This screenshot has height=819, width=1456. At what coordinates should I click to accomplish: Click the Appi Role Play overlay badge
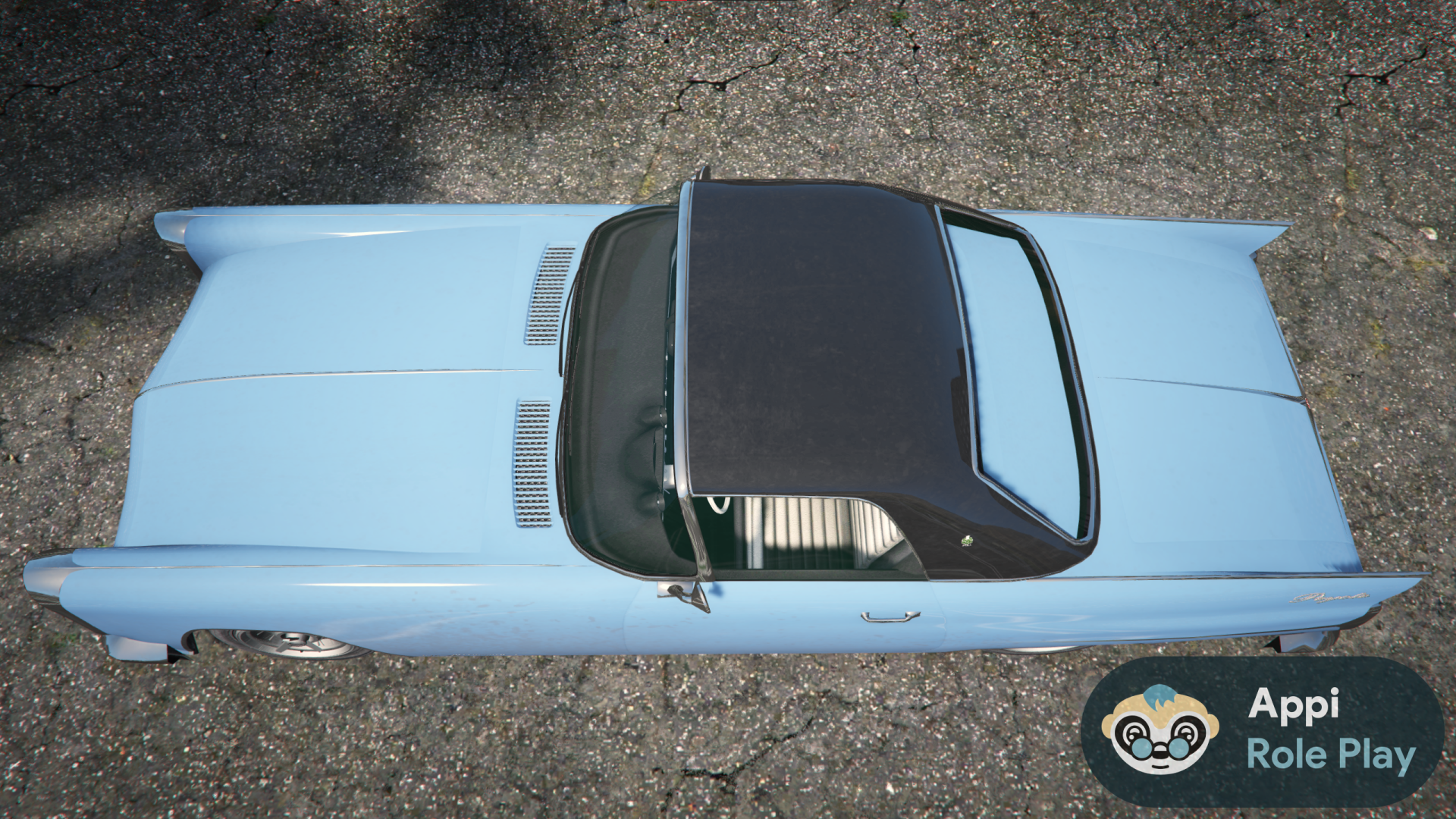(x=1262, y=731)
